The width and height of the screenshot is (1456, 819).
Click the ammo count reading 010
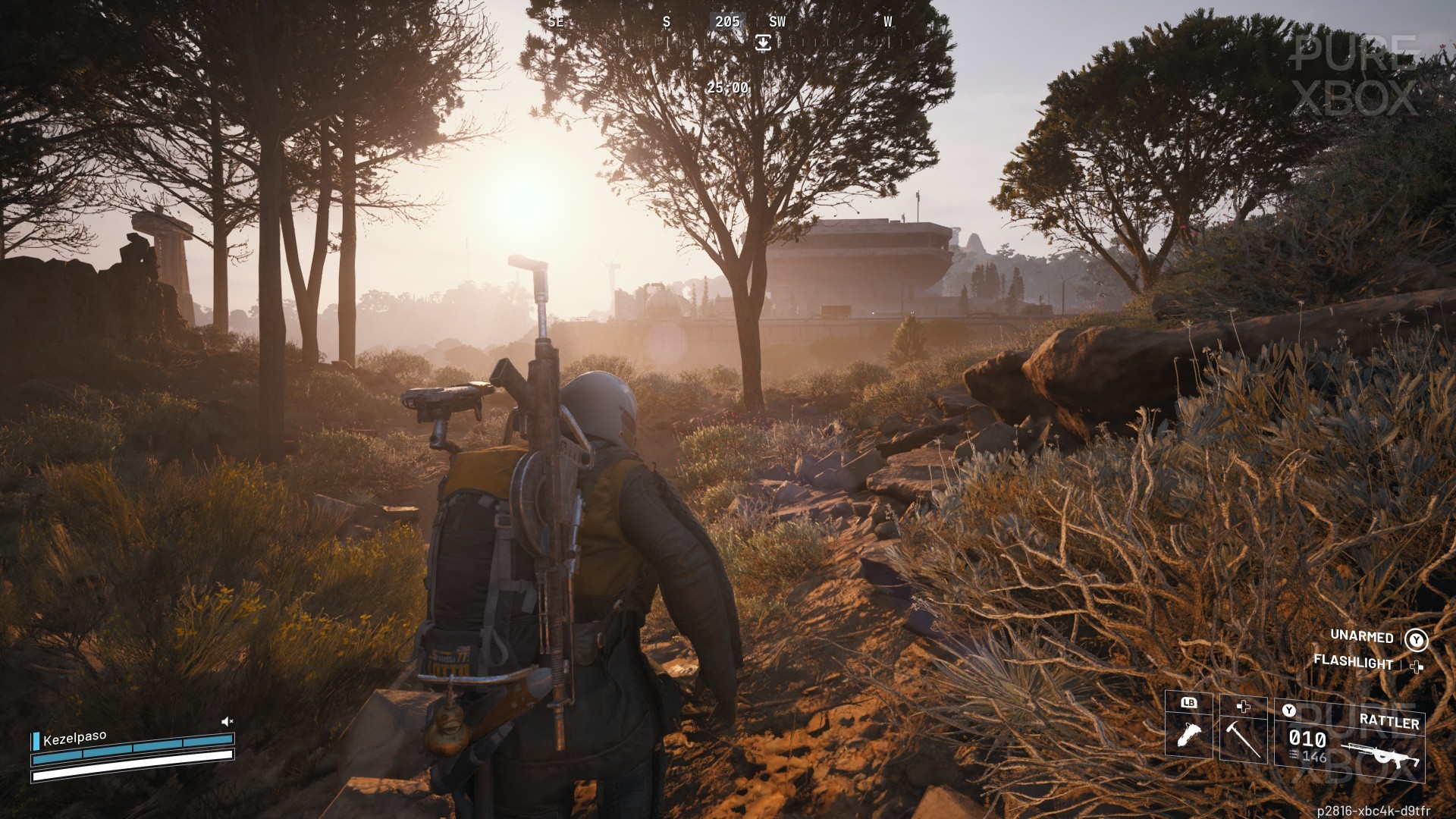[x=1307, y=738]
